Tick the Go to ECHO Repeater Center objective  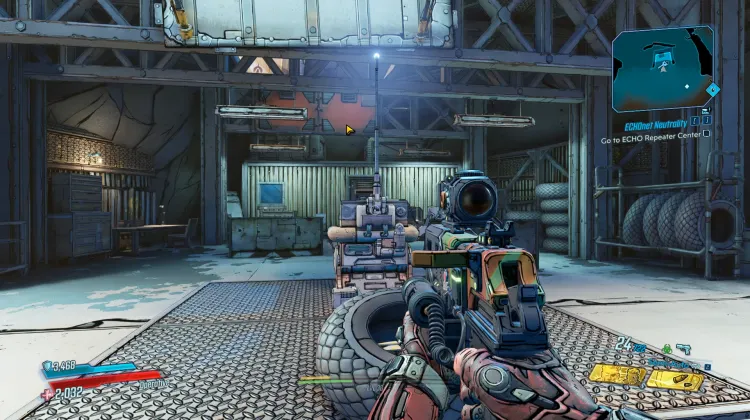(x=706, y=132)
